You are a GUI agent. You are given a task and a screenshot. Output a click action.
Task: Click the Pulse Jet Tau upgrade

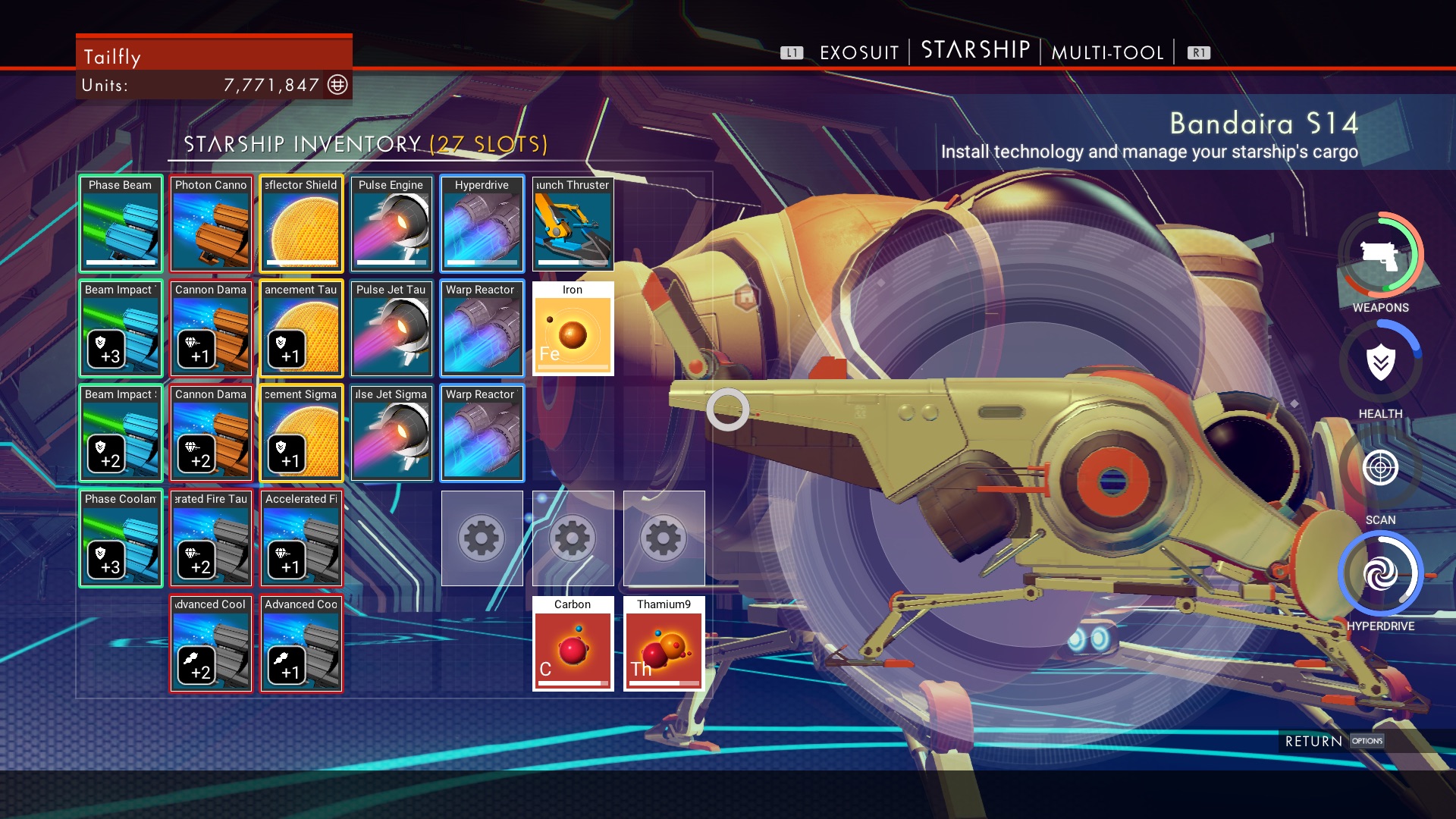pos(391,328)
